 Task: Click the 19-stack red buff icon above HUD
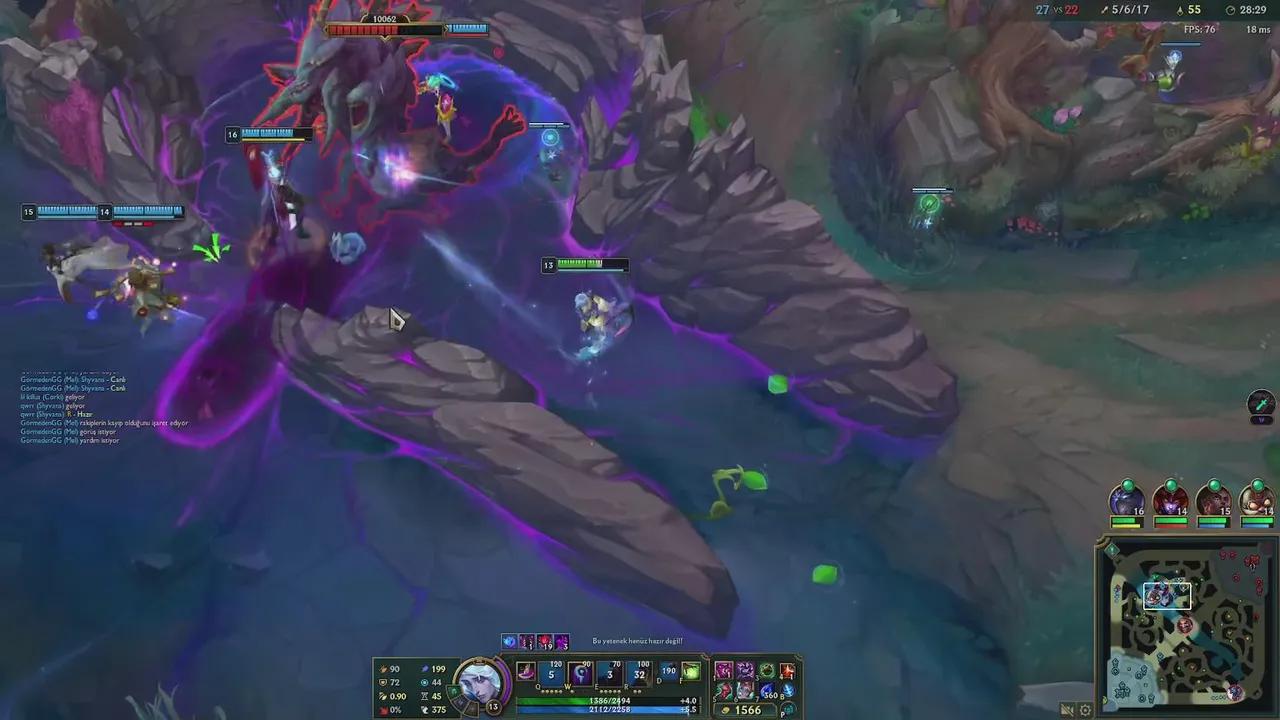tap(544, 643)
